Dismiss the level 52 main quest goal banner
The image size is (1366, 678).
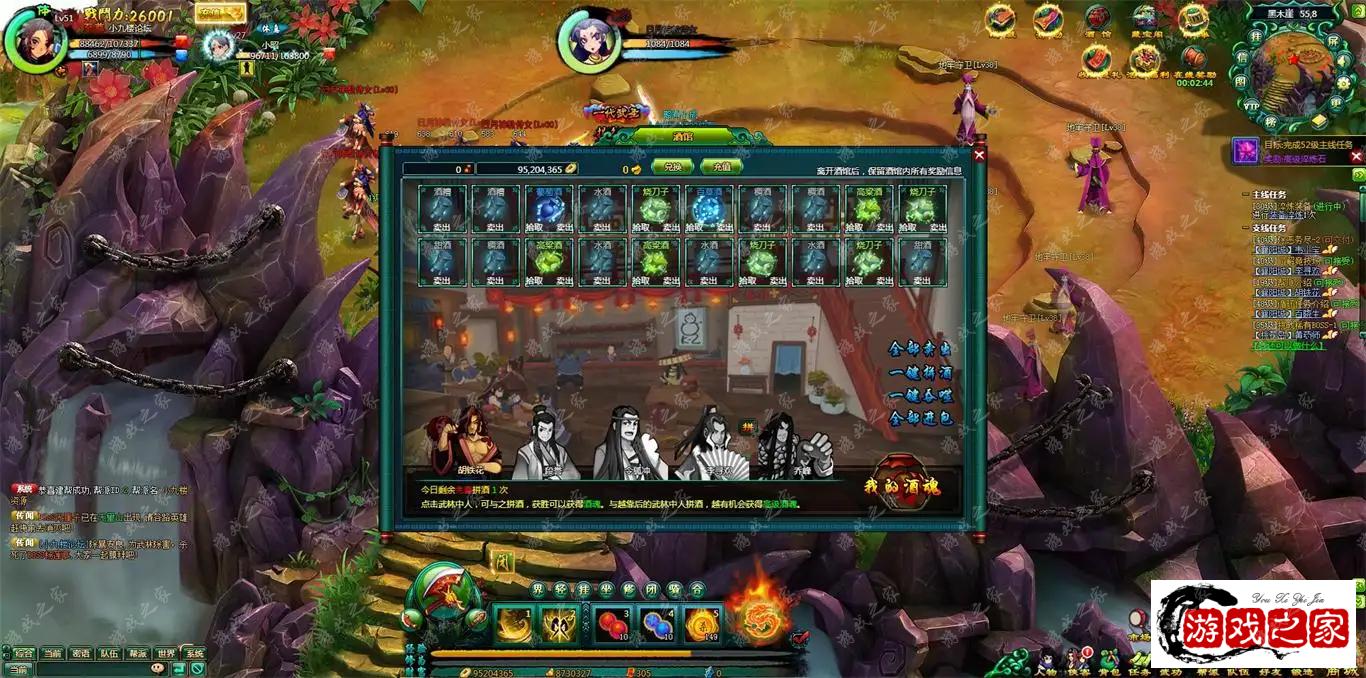1356,156
